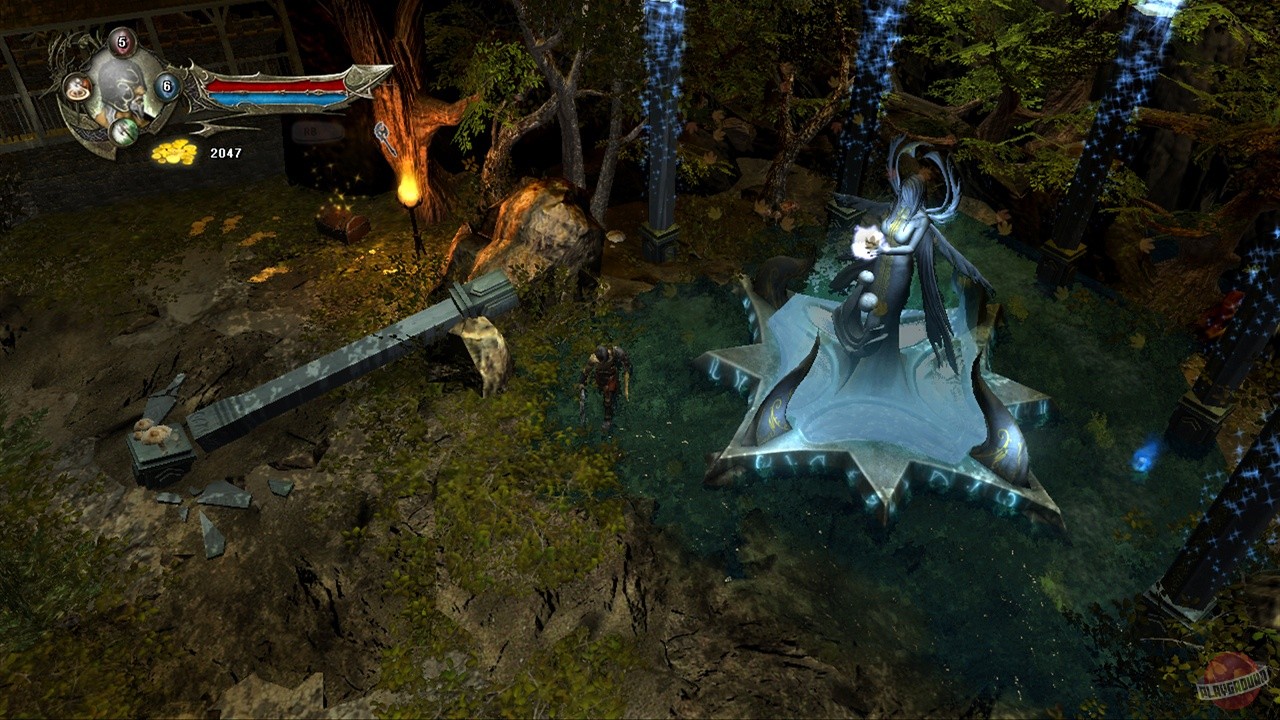This screenshot has width=1280, height=720.
Task: Click the mana potion orb numbered 6
Action: (x=166, y=86)
